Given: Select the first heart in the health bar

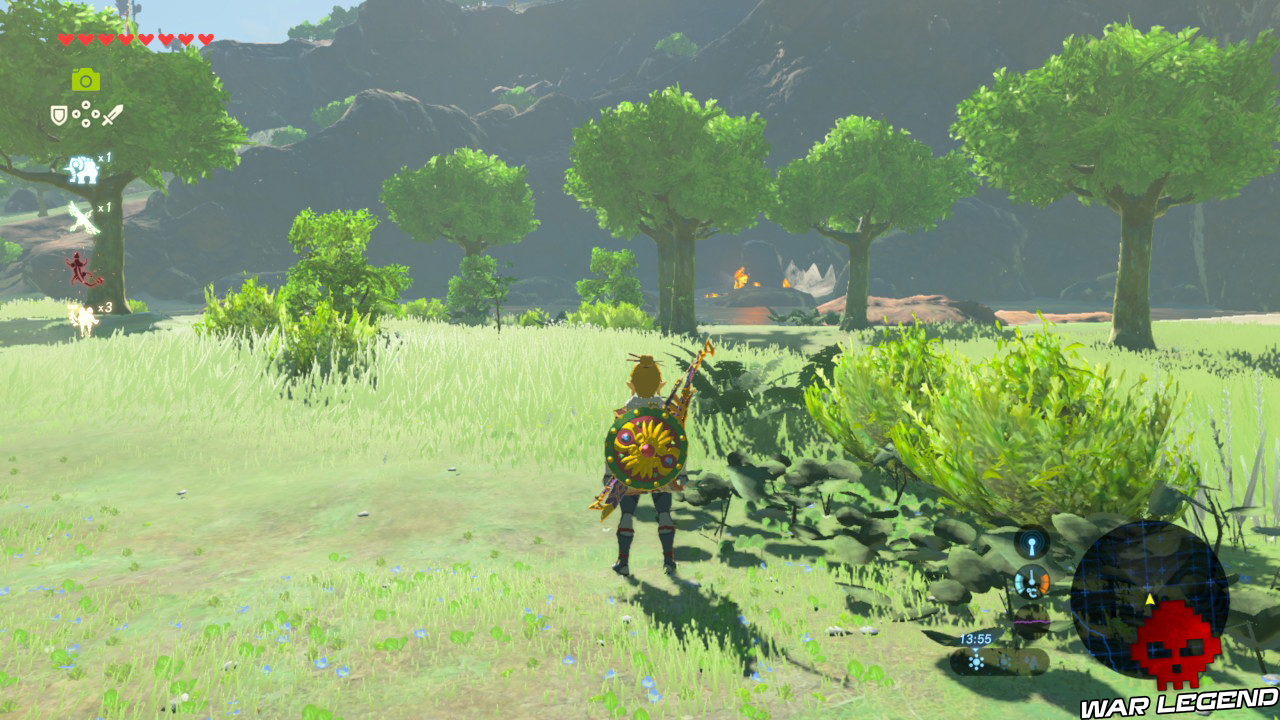Looking at the screenshot, I should click(x=64, y=38).
